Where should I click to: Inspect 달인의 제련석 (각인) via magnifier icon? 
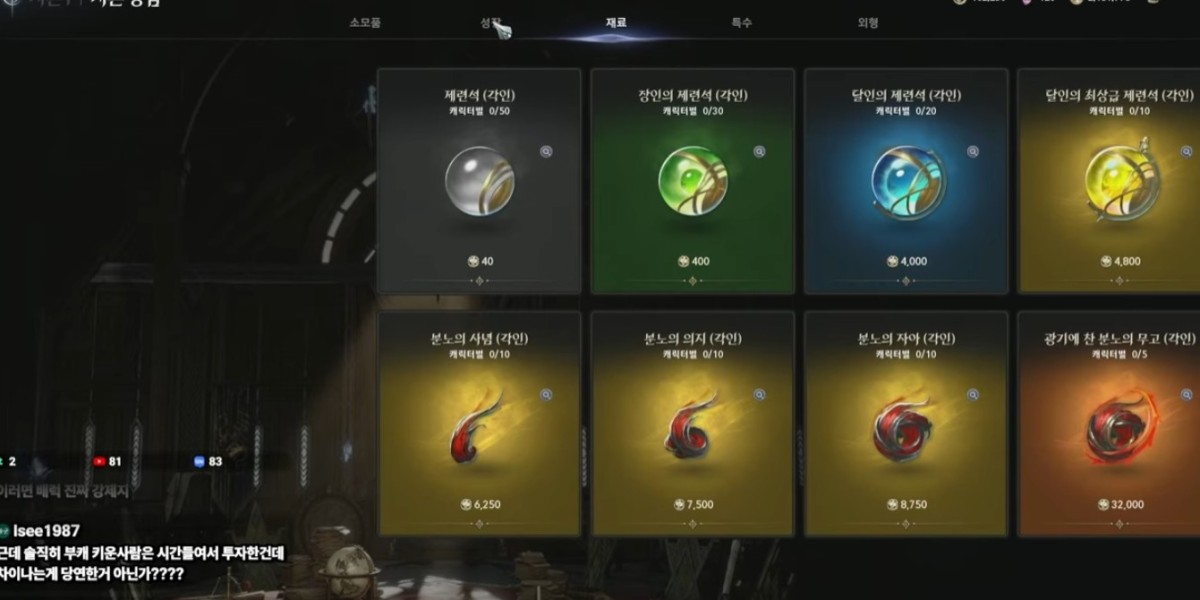tap(972, 152)
